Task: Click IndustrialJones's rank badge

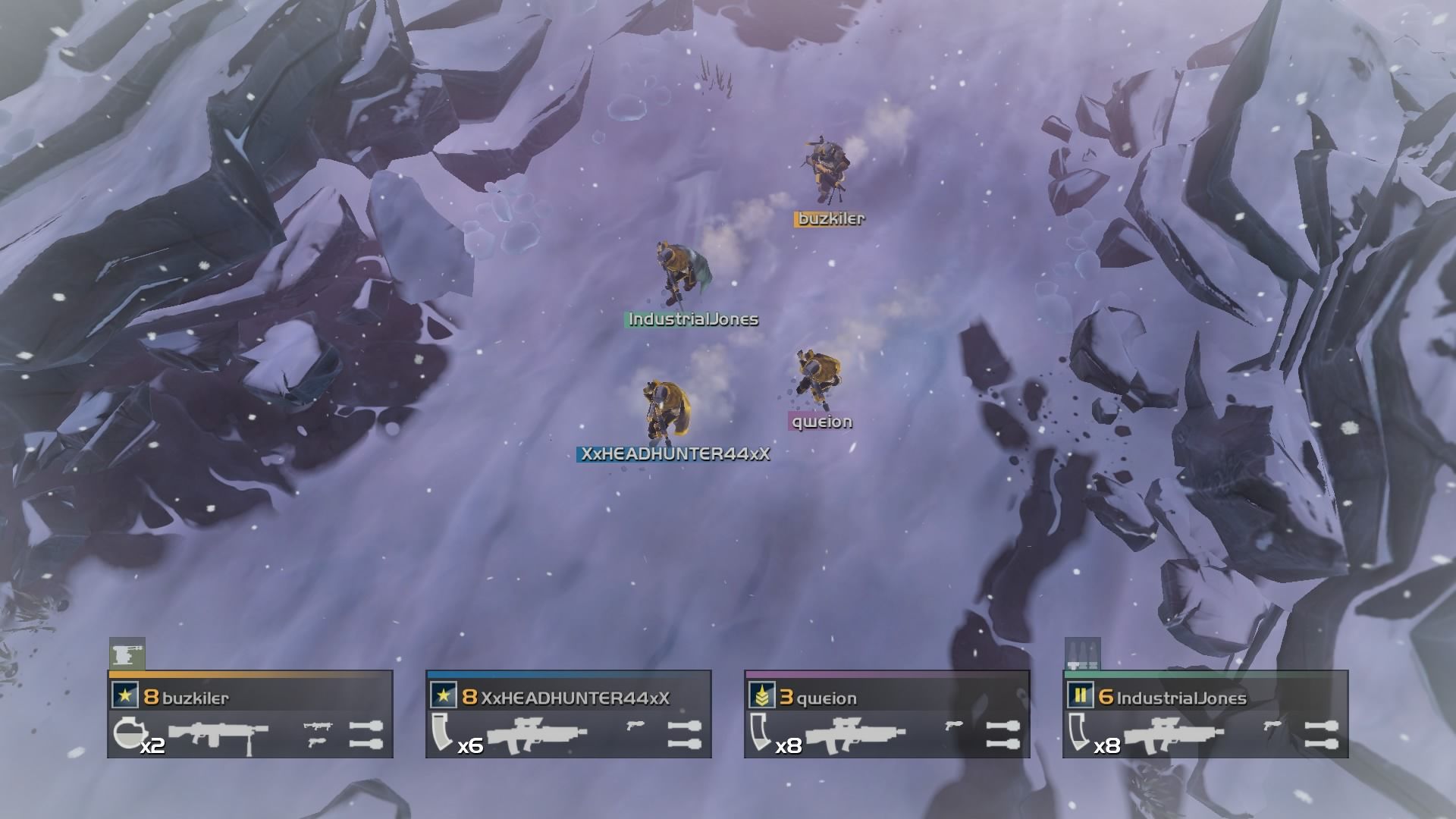Action: pyautogui.click(x=1080, y=695)
